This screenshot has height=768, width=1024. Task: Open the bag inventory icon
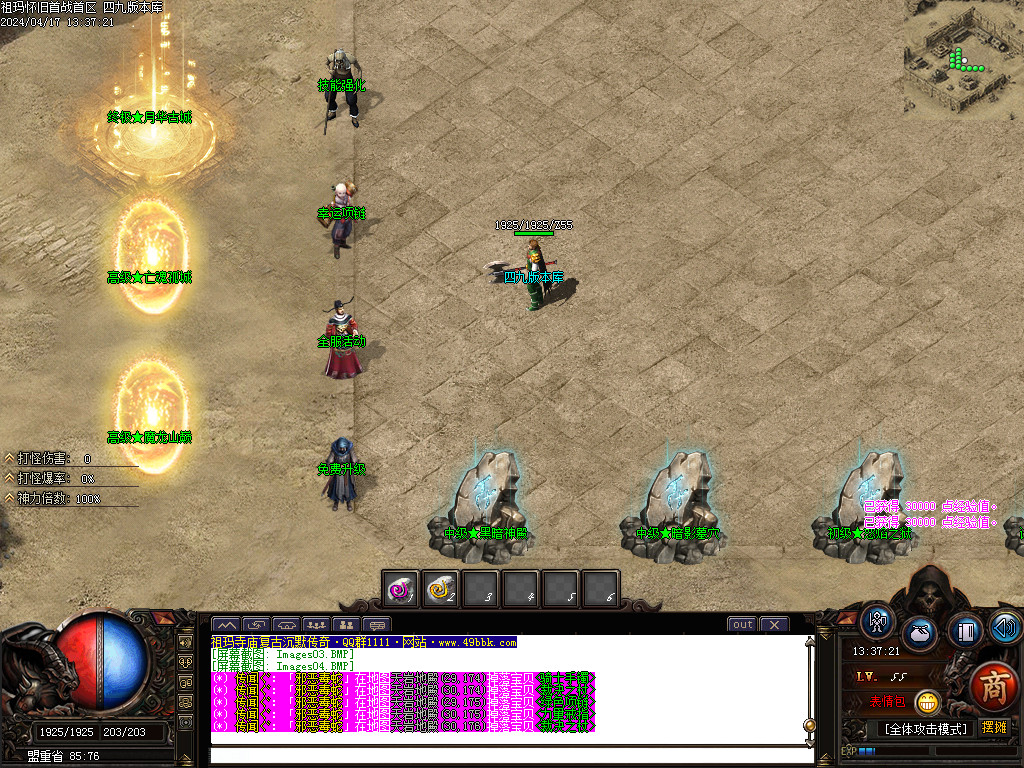click(x=919, y=633)
